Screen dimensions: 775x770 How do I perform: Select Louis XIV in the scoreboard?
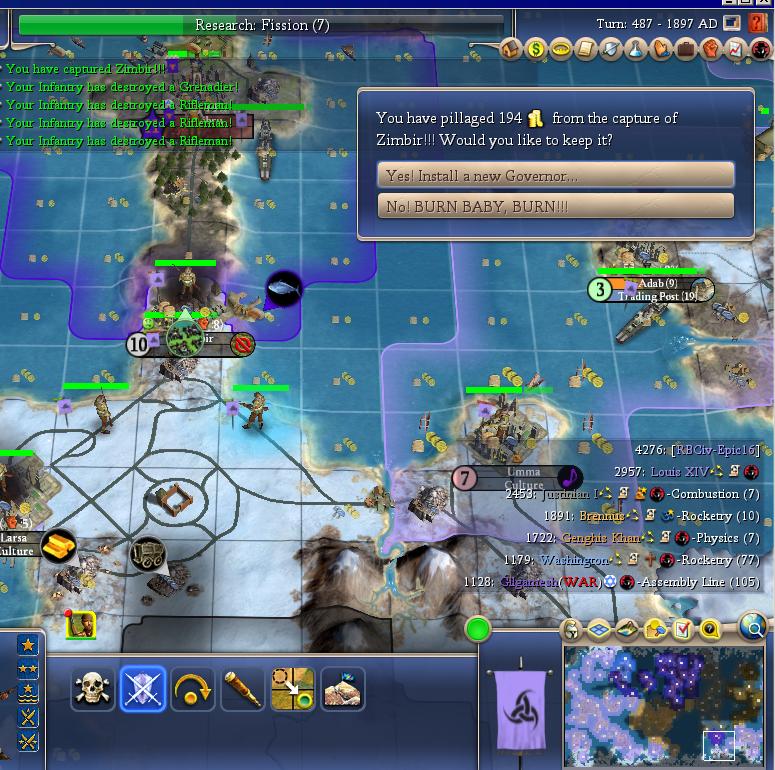(679, 472)
